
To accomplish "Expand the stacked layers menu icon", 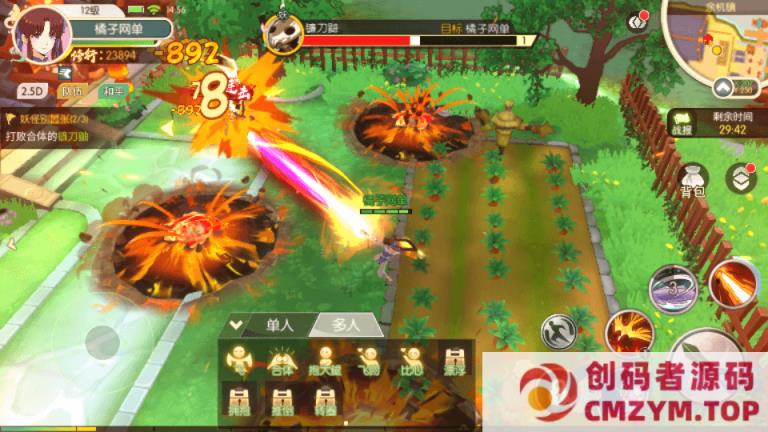I will point(741,177).
